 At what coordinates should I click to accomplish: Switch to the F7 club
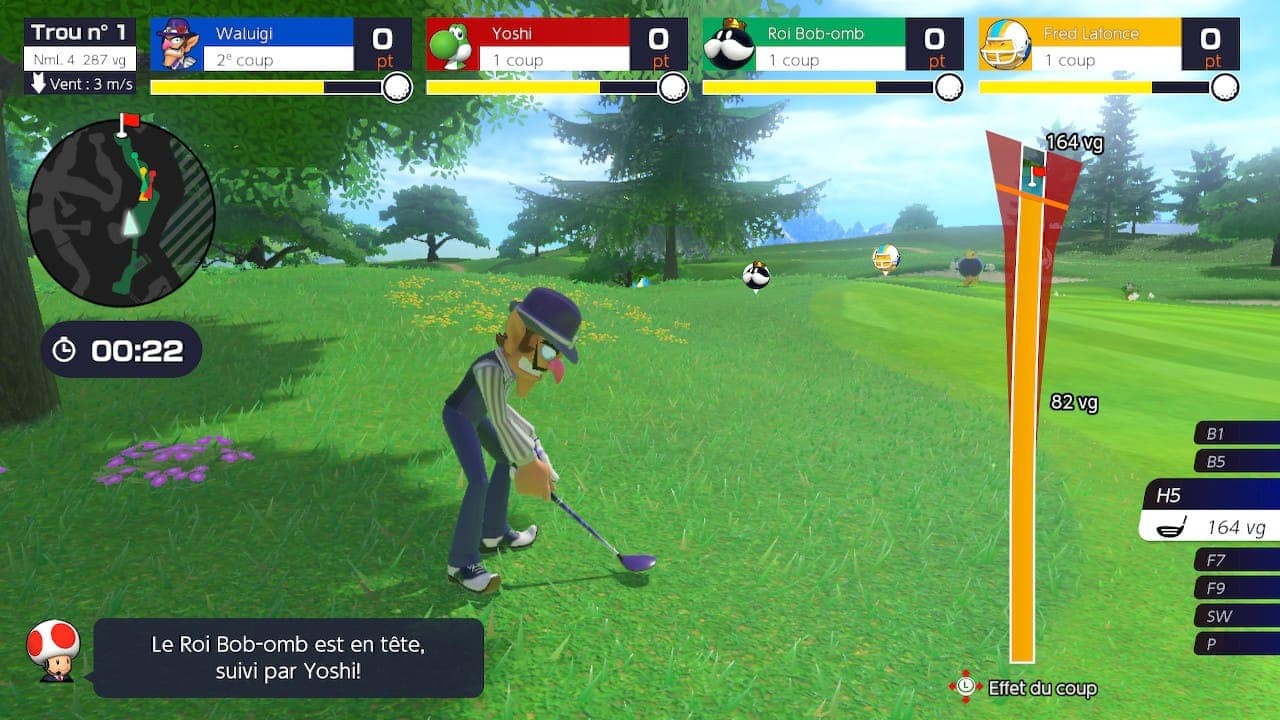pyautogui.click(x=1236, y=560)
